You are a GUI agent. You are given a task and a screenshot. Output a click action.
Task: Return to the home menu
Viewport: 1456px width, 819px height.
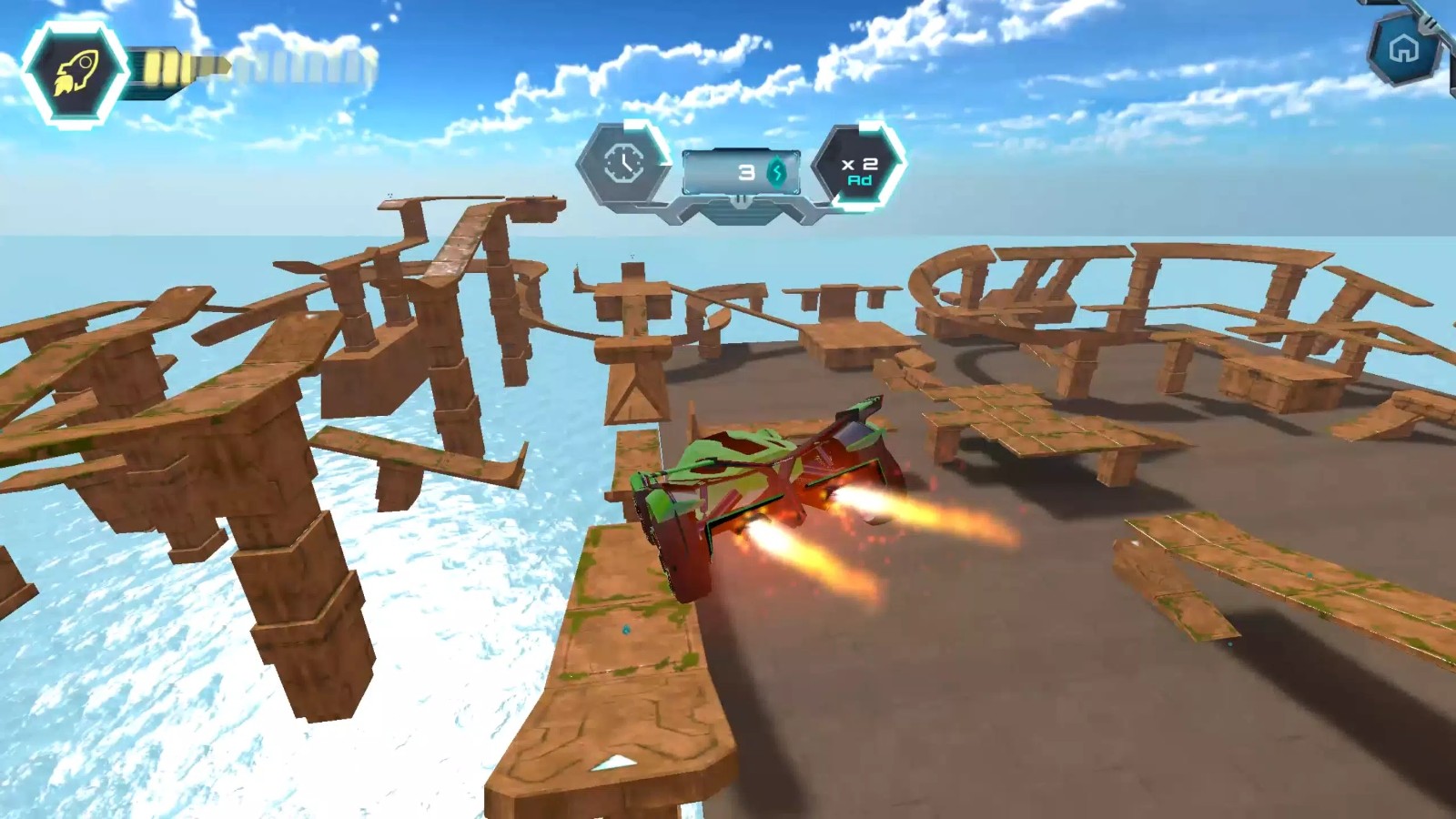point(1404,49)
